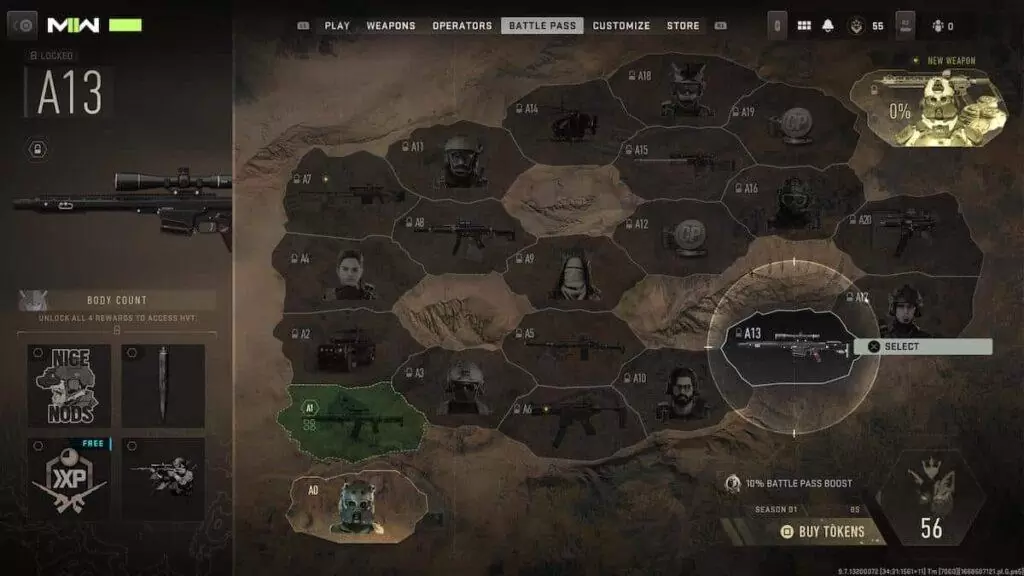
Task: Open the Play tab
Action: click(x=337, y=26)
